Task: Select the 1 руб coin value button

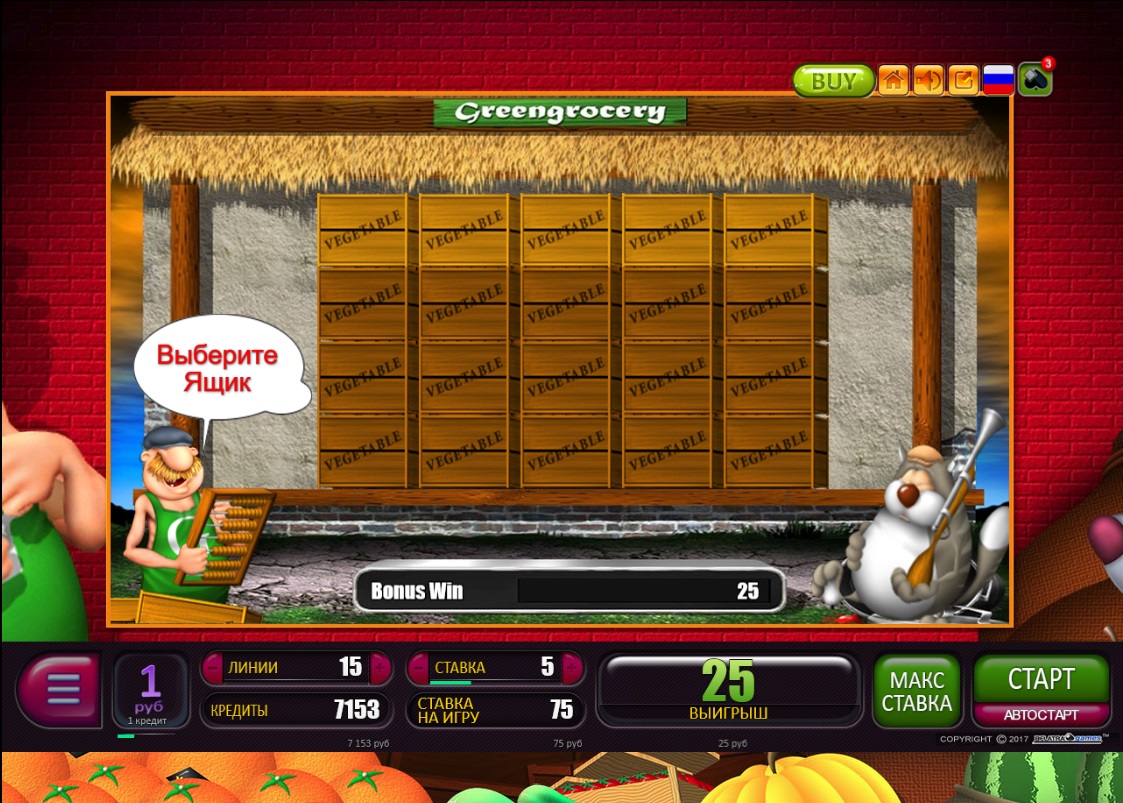Action: tap(150, 690)
